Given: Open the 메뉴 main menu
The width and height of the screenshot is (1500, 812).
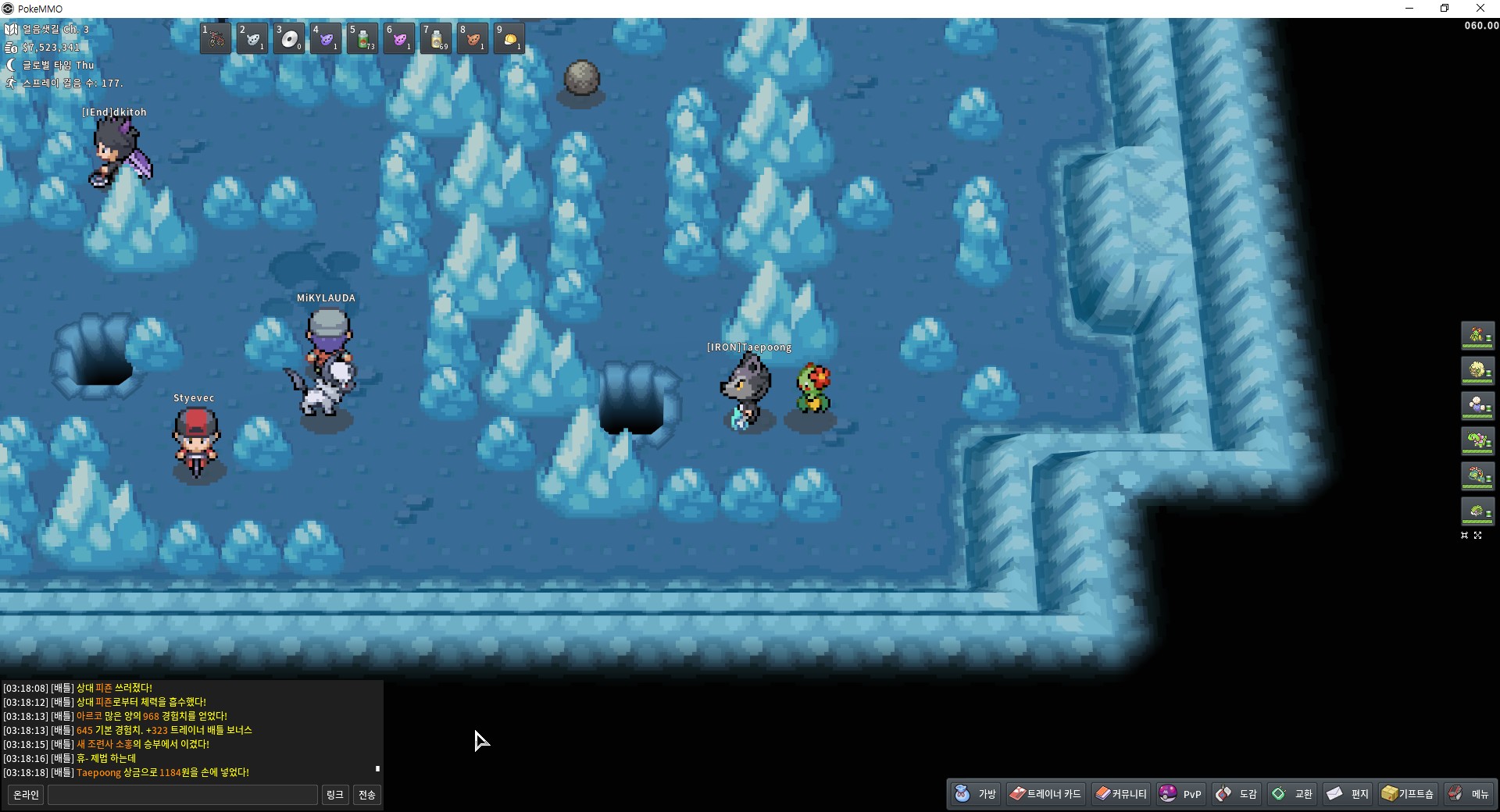Looking at the screenshot, I should click(x=1469, y=794).
